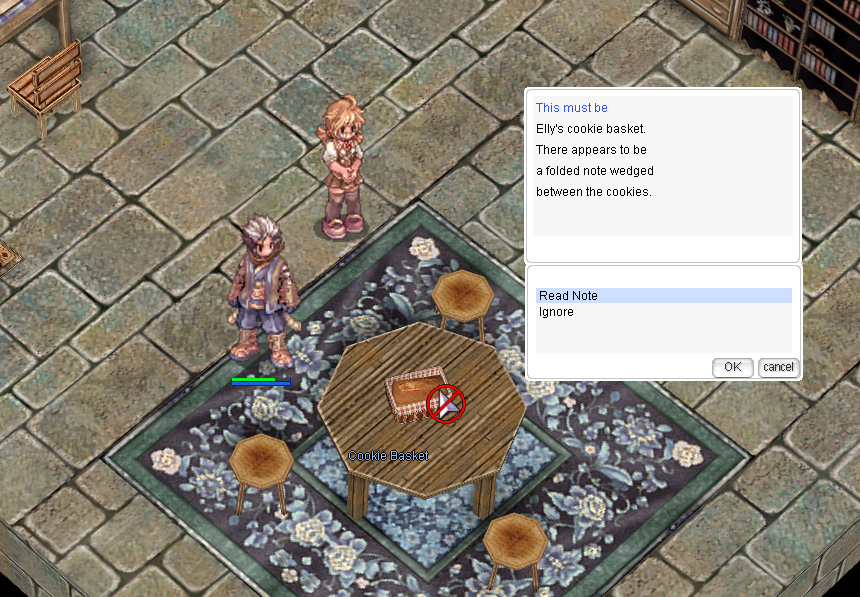Choose the Read Note dialogue option
This screenshot has height=597, width=860.
[x=568, y=296]
